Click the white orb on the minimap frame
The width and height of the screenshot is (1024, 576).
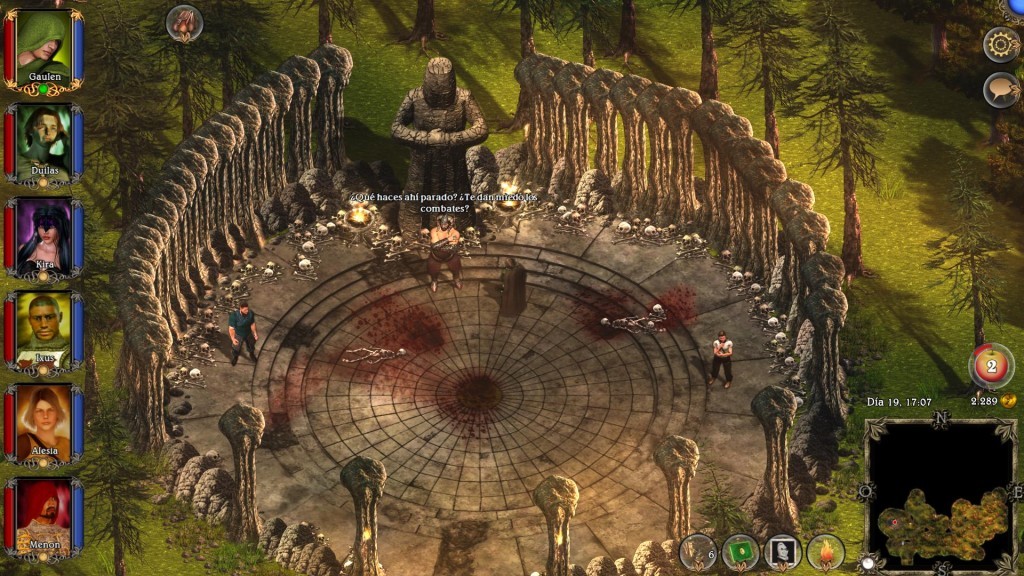coord(867,564)
